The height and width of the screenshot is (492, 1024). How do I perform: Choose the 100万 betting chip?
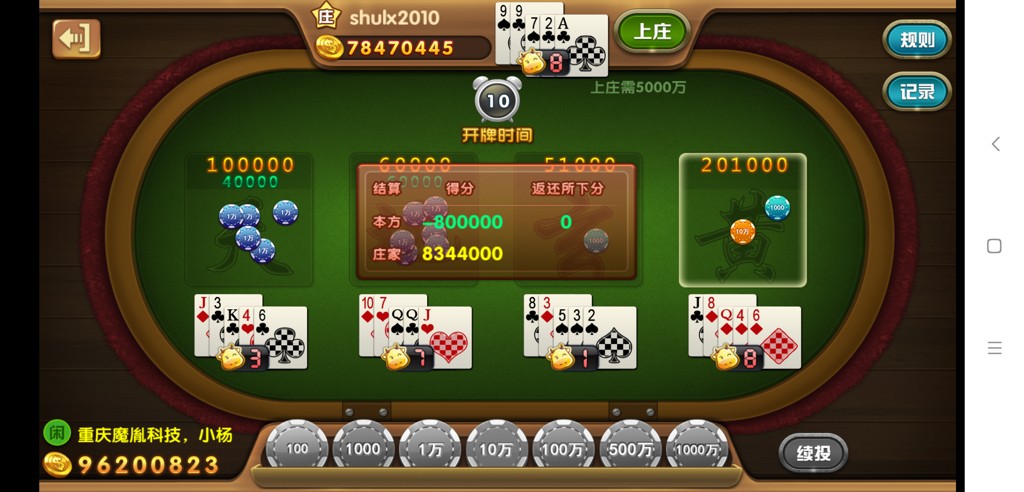point(563,449)
